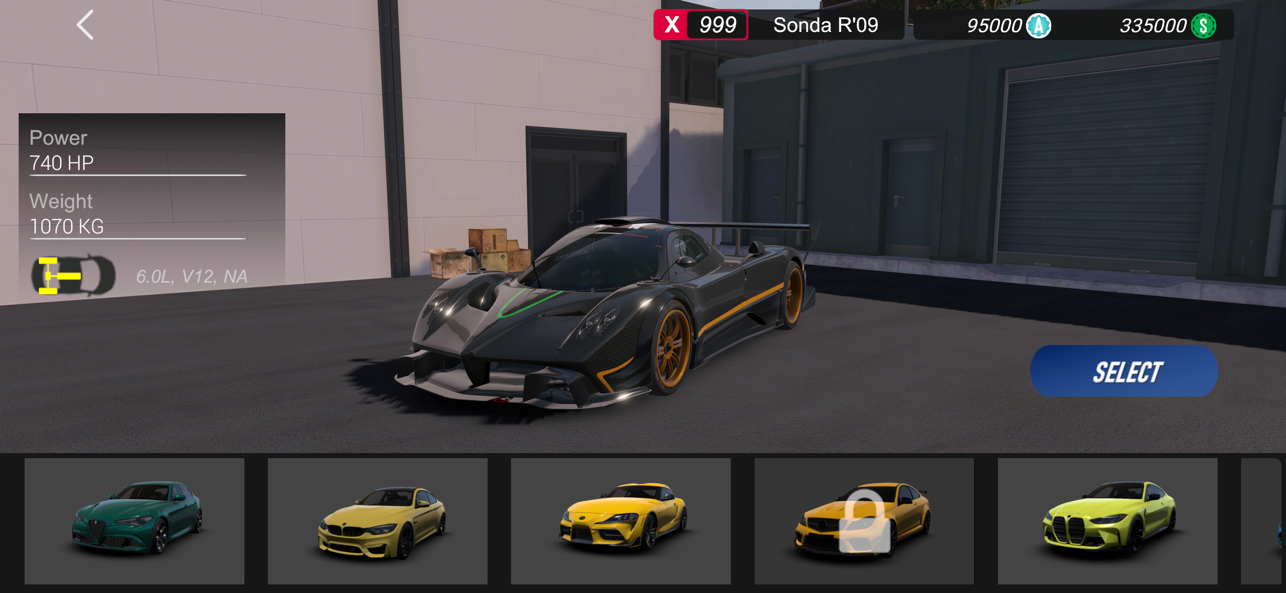Tap the green dollar cash icon
This screenshot has height=593, width=1286.
tap(1203, 26)
